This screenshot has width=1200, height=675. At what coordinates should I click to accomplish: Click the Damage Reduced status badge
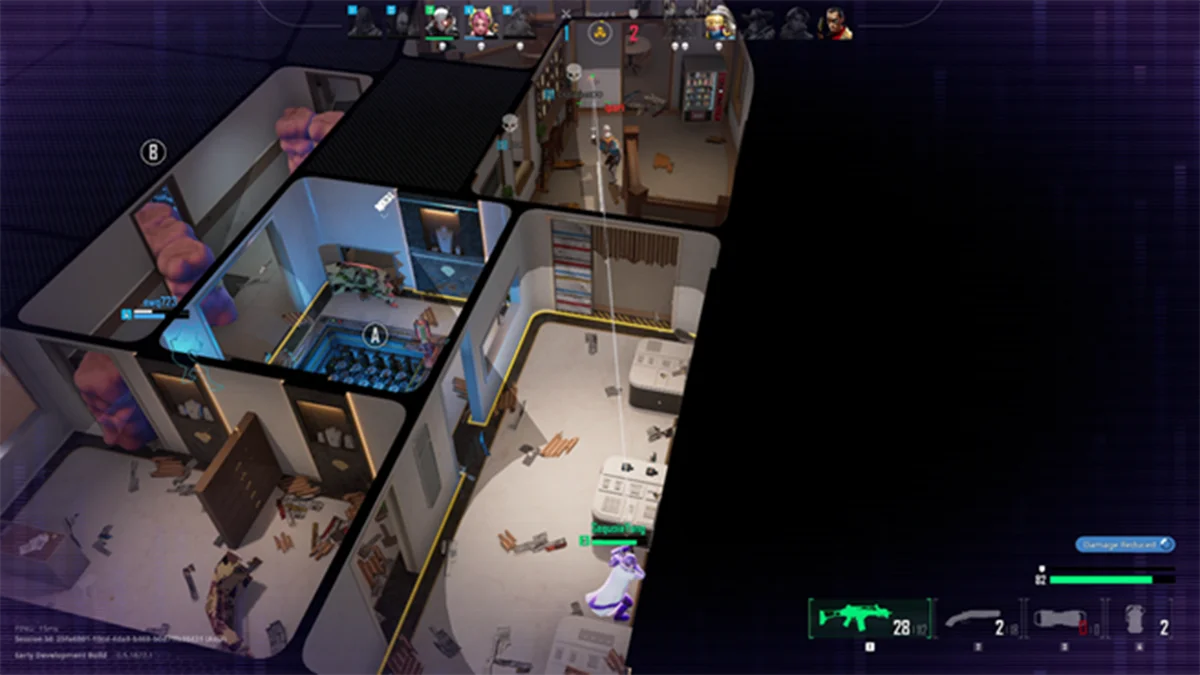(x=1125, y=545)
